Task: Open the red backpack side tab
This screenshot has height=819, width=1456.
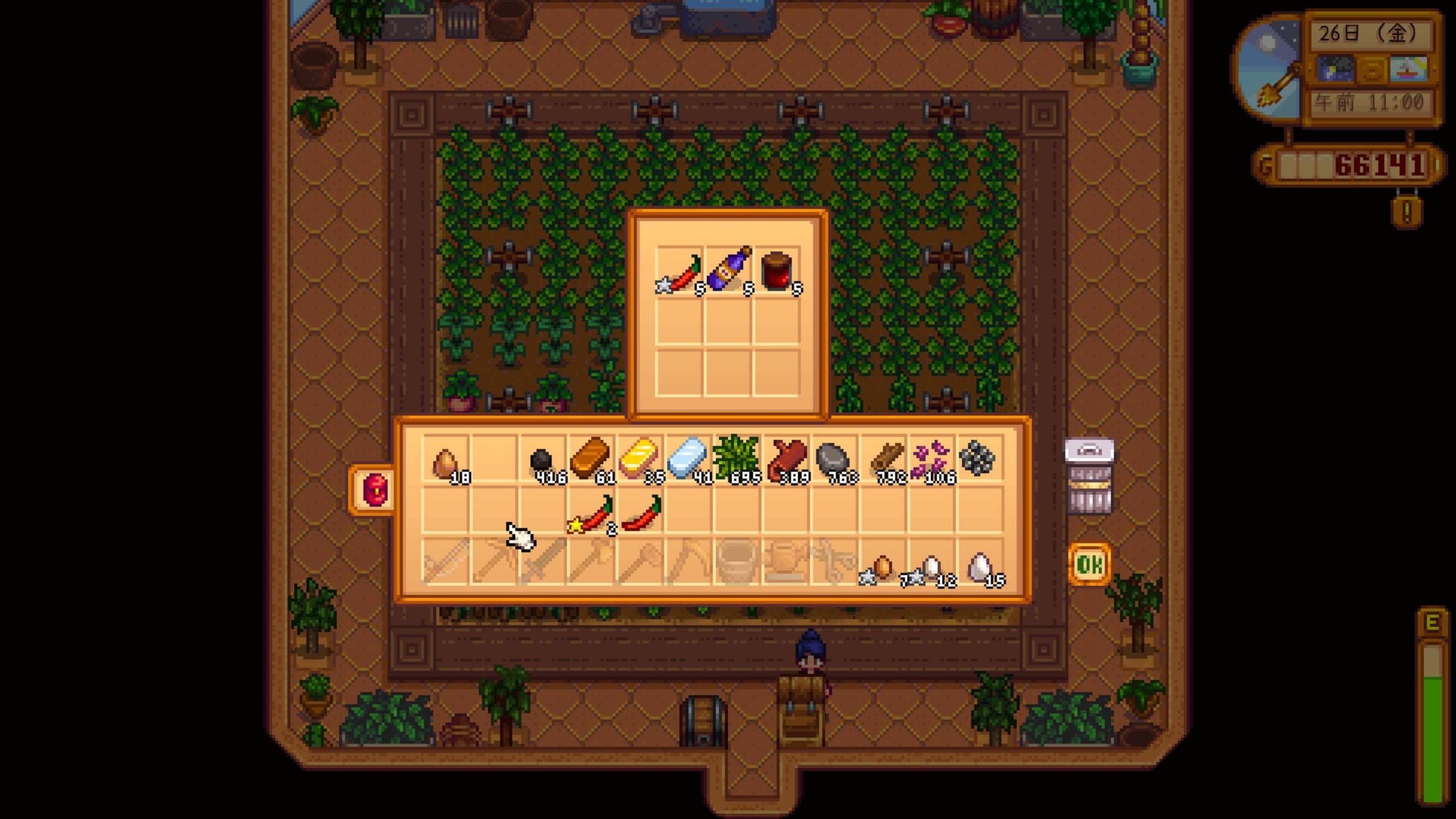Action: (x=375, y=490)
